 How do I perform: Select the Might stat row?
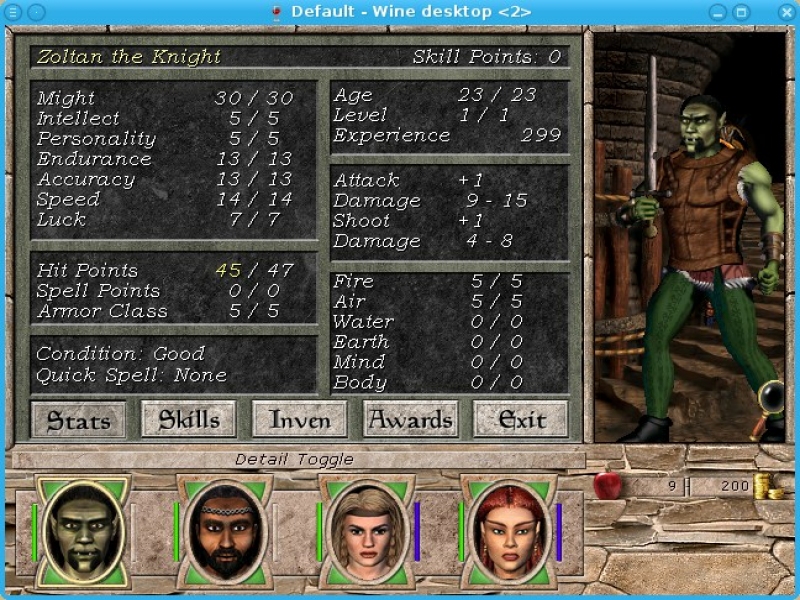coord(165,98)
